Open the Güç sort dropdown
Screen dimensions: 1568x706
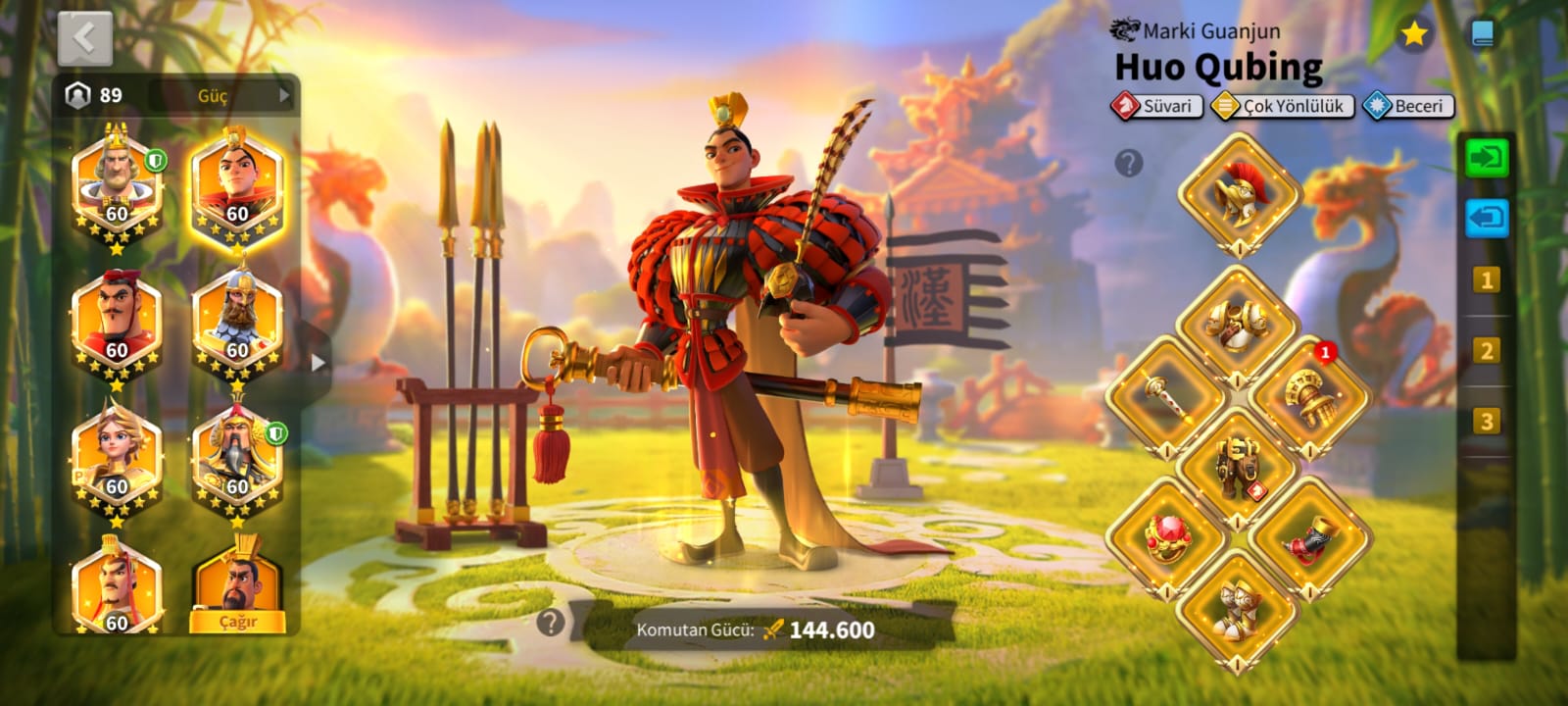[x=224, y=95]
